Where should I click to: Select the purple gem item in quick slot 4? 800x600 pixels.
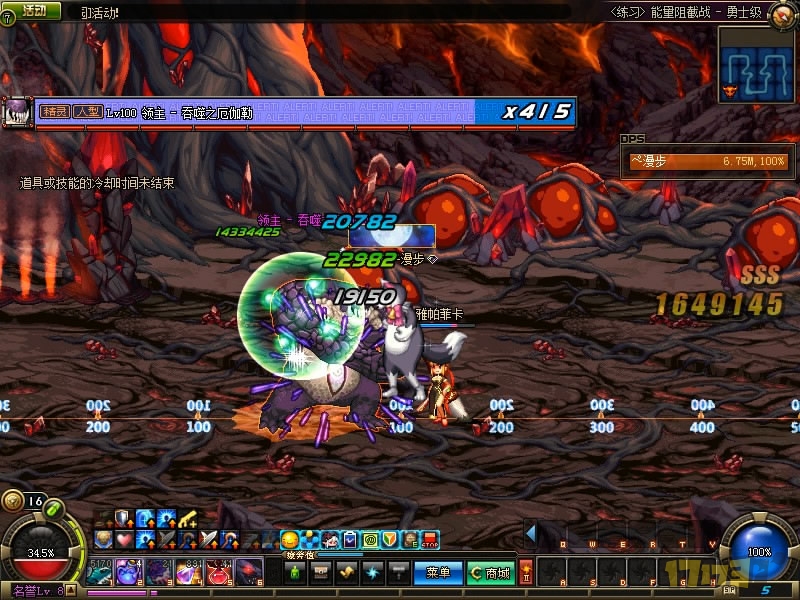tap(190, 572)
